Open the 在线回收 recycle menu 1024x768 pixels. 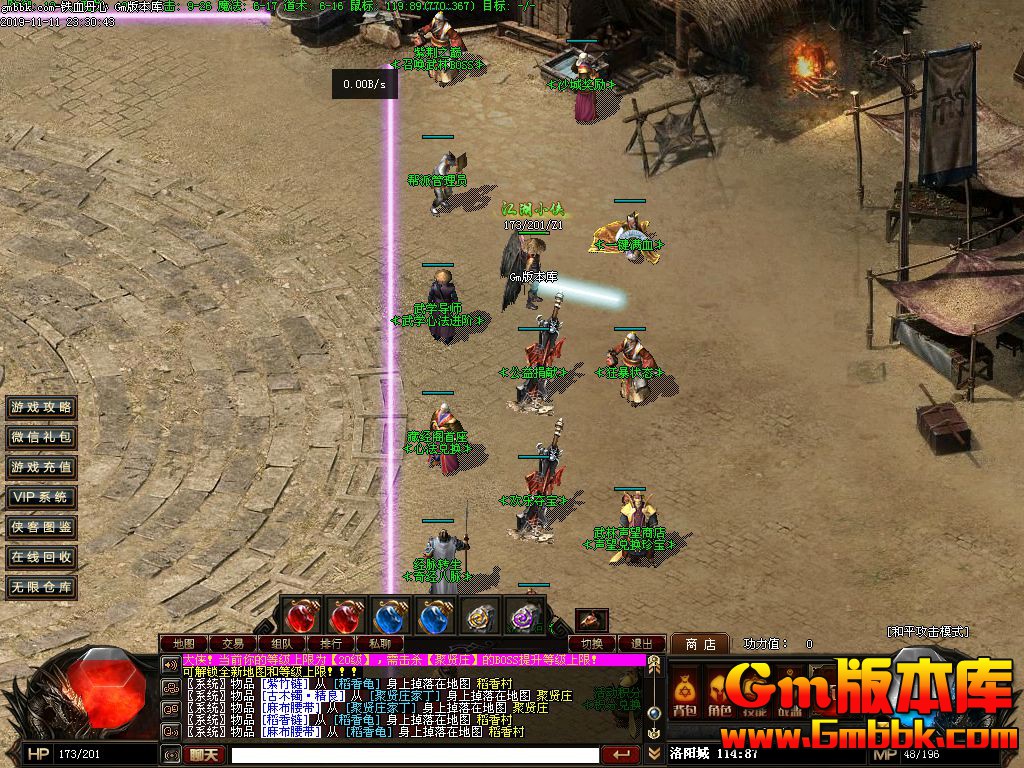[41, 557]
